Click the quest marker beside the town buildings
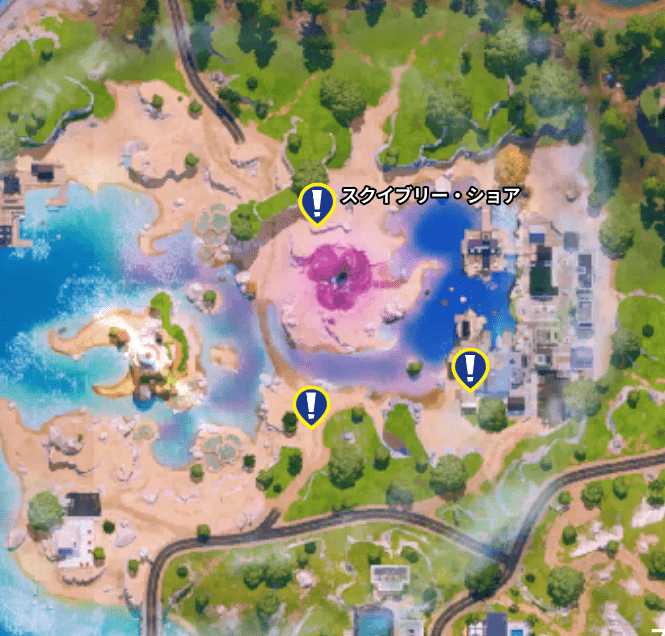The height and width of the screenshot is (636, 665). click(469, 368)
